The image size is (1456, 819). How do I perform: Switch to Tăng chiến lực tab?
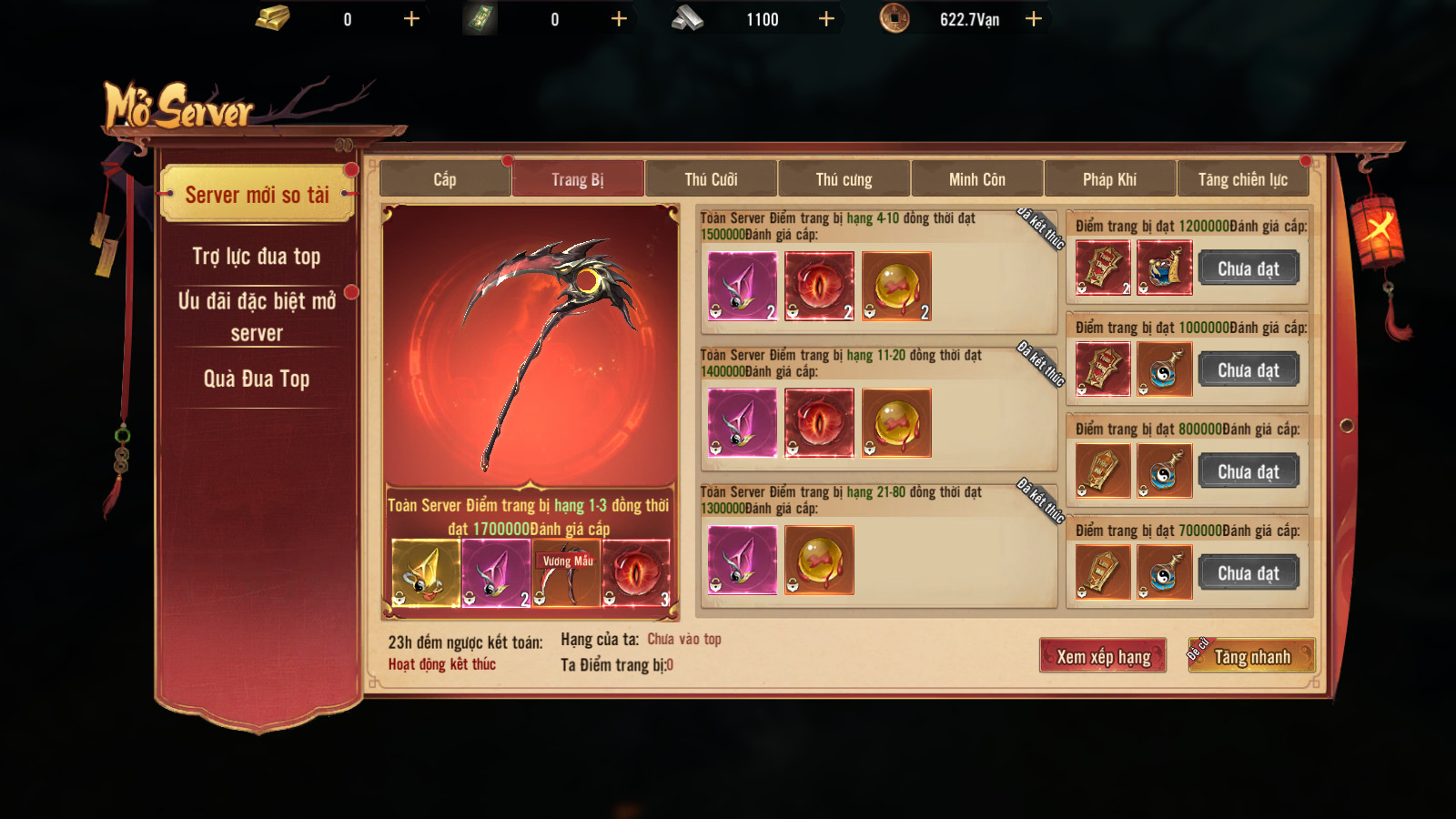1242,179
